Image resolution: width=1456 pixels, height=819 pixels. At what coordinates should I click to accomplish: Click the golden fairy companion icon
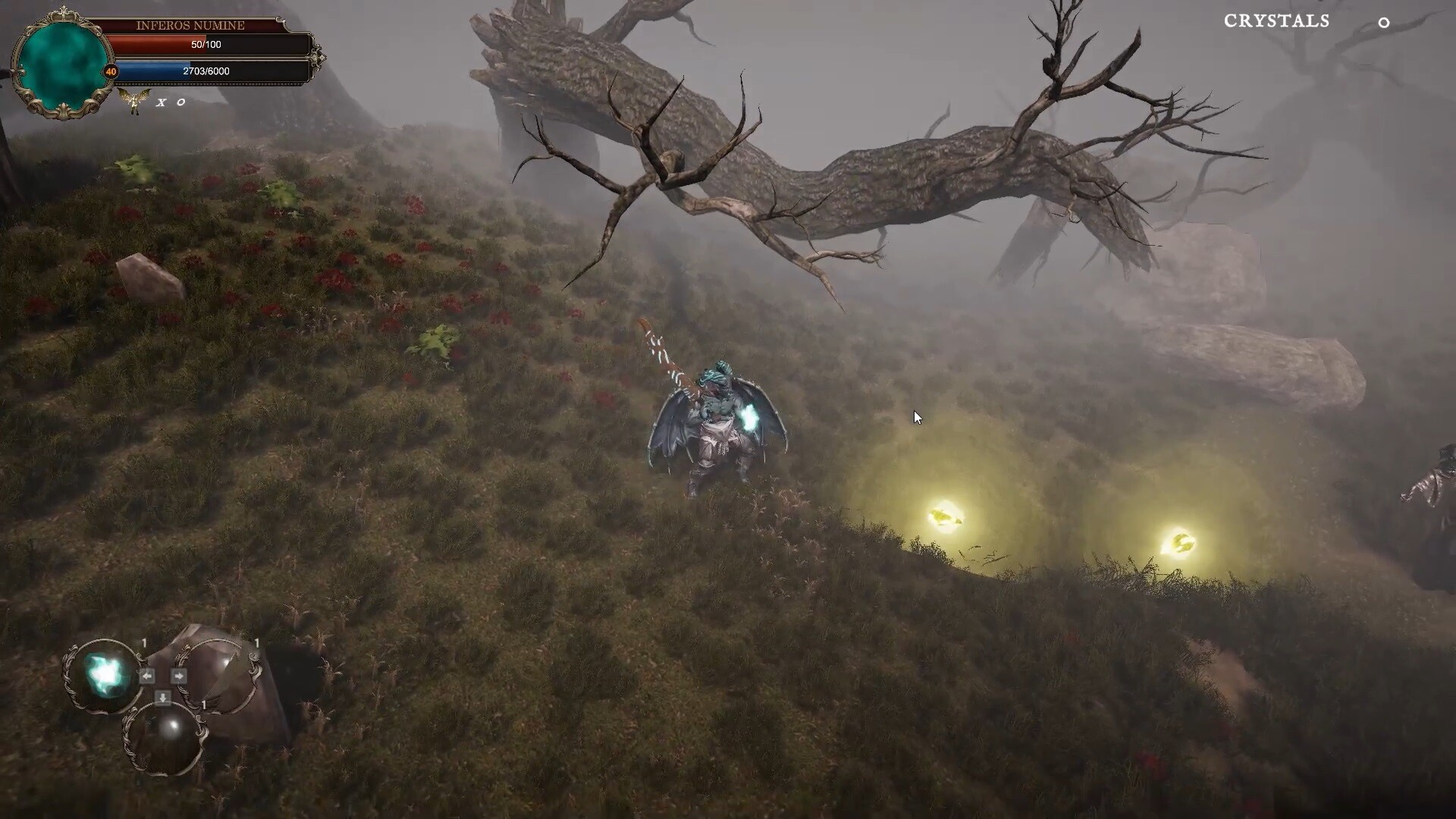(134, 102)
